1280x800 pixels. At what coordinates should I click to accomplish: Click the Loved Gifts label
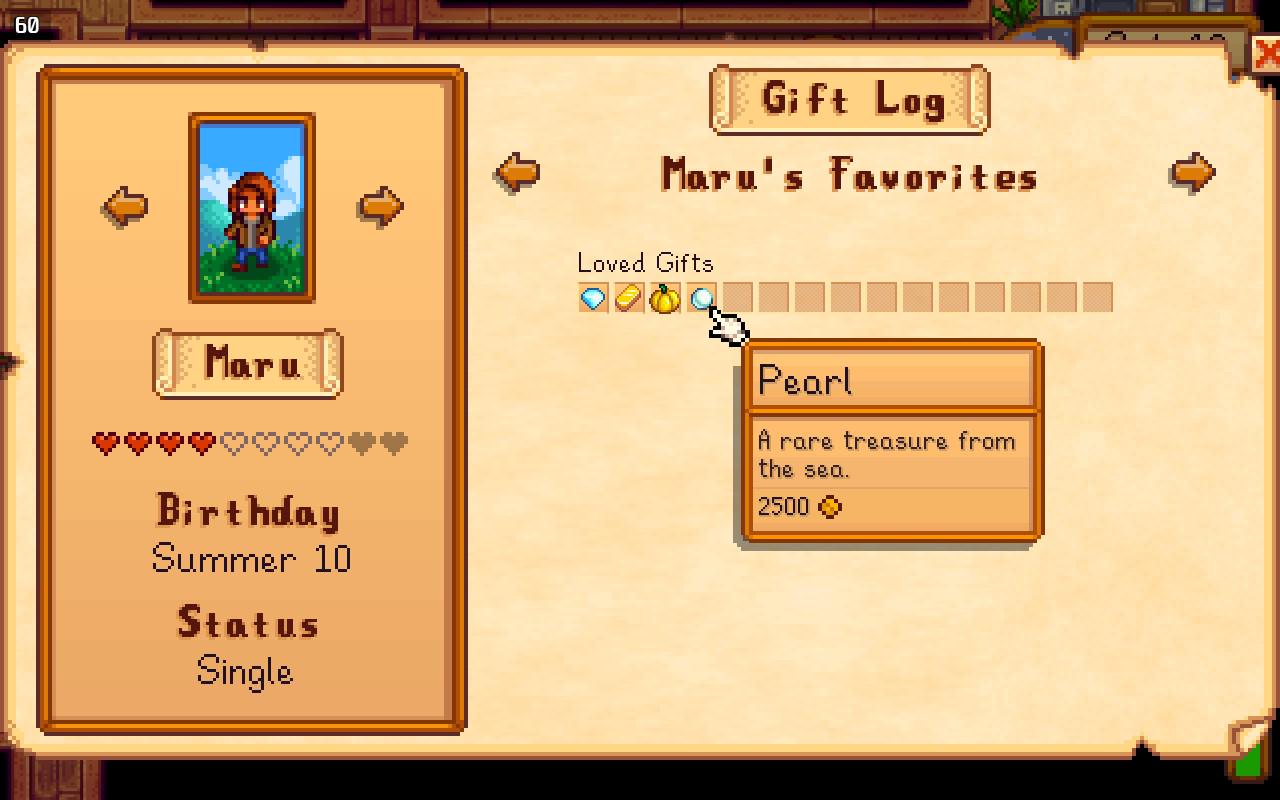[644, 263]
